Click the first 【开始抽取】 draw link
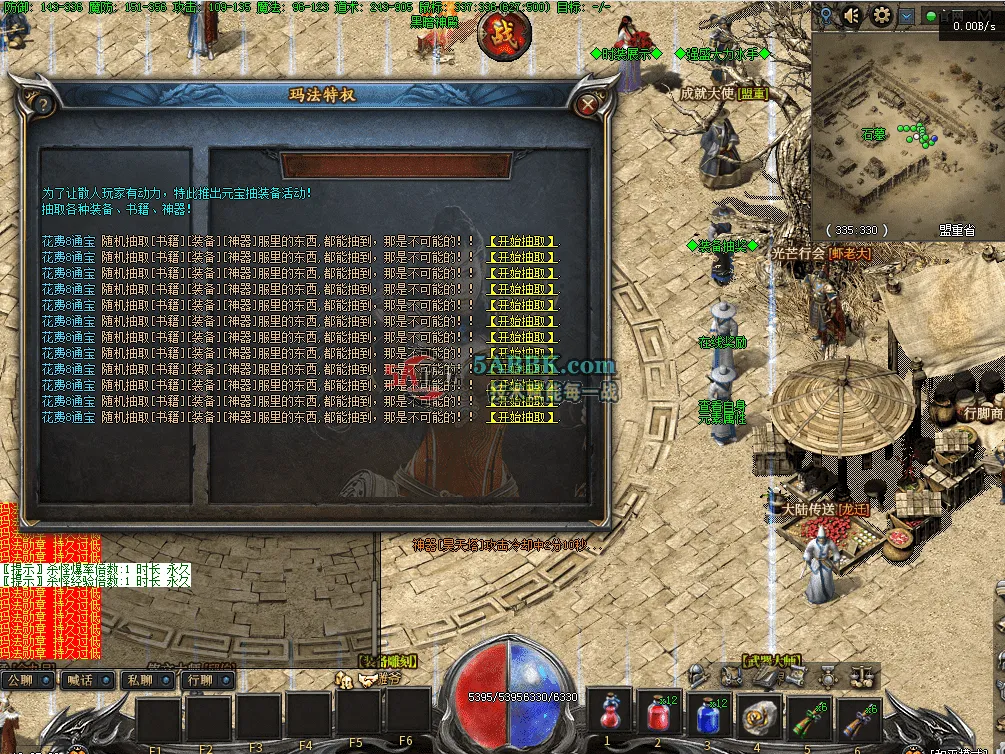The width and height of the screenshot is (1005, 754). tap(522, 241)
